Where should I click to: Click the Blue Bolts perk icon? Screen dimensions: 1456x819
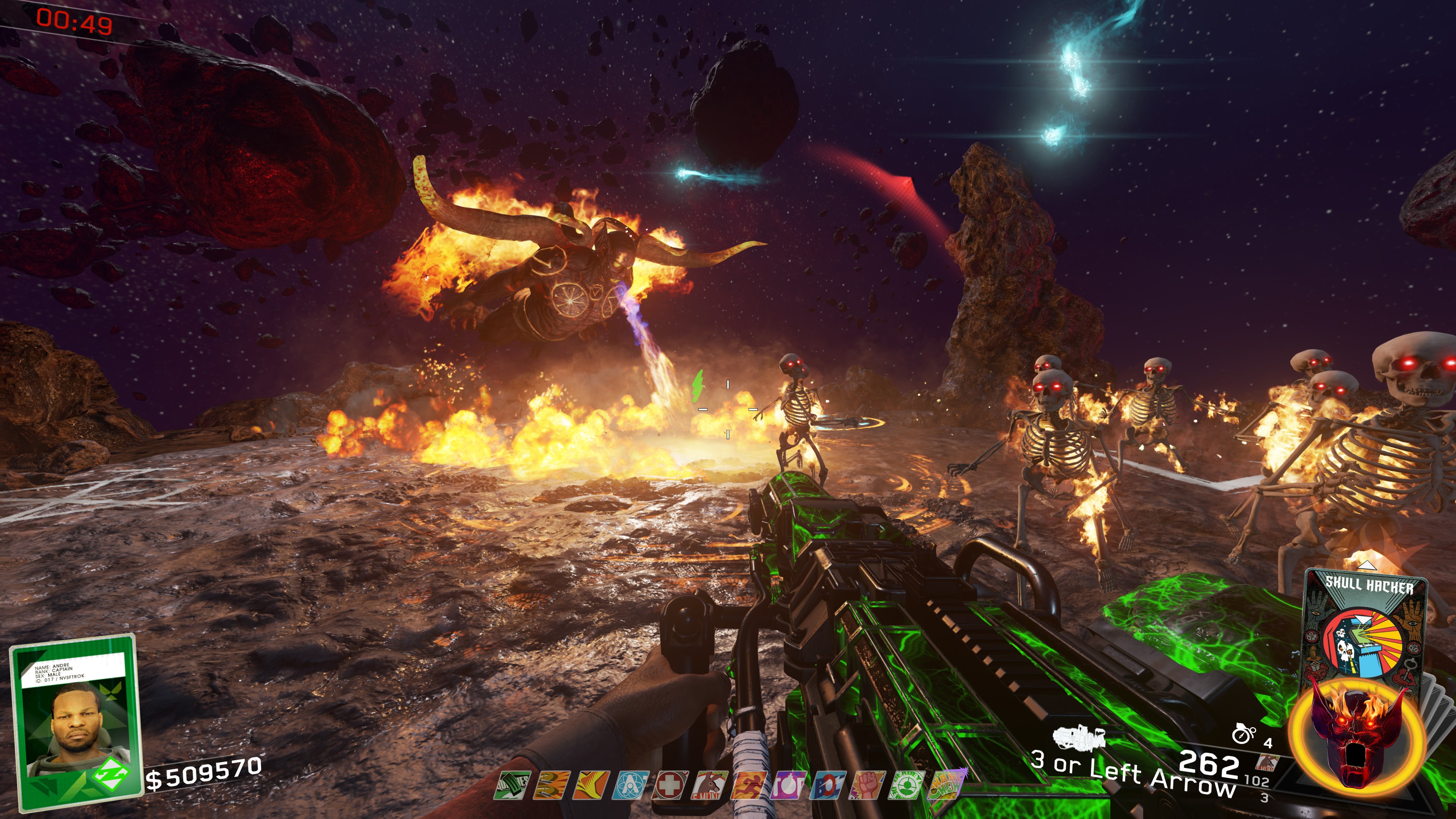coord(828,786)
